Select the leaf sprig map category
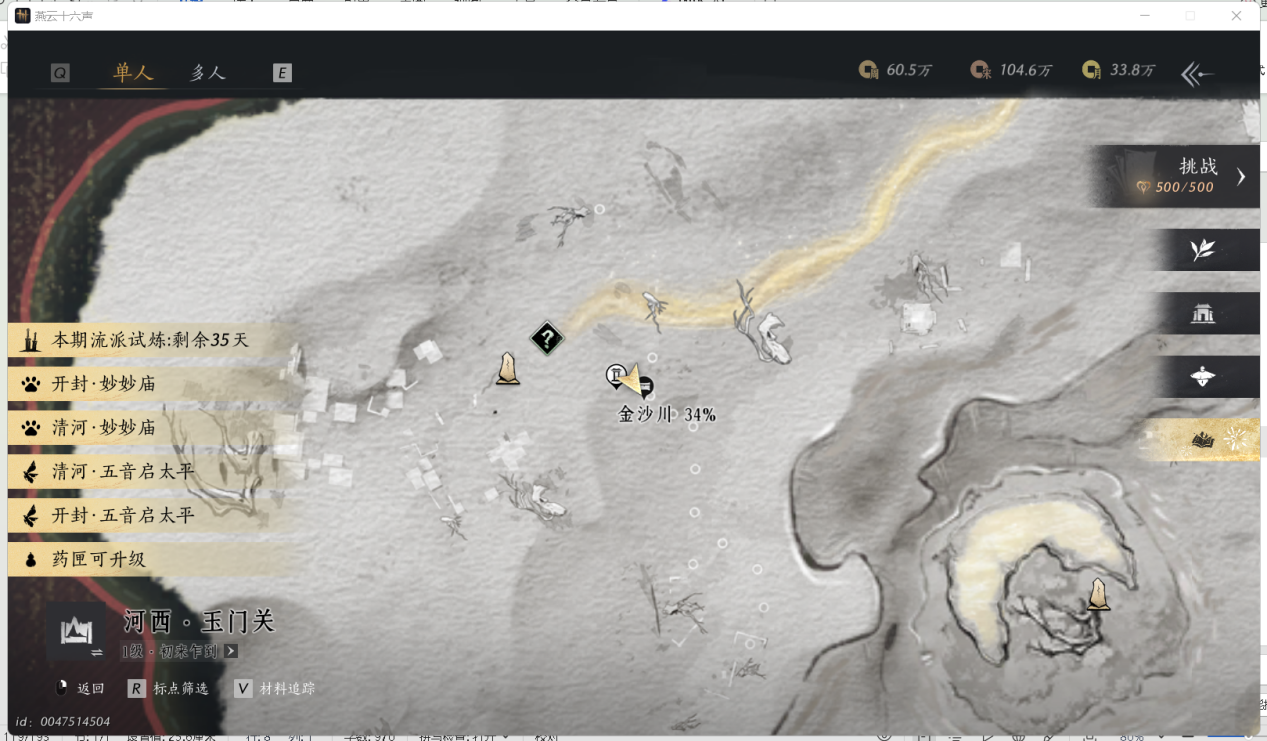This screenshot has width=1267, height=741. tap(1203, 250)
